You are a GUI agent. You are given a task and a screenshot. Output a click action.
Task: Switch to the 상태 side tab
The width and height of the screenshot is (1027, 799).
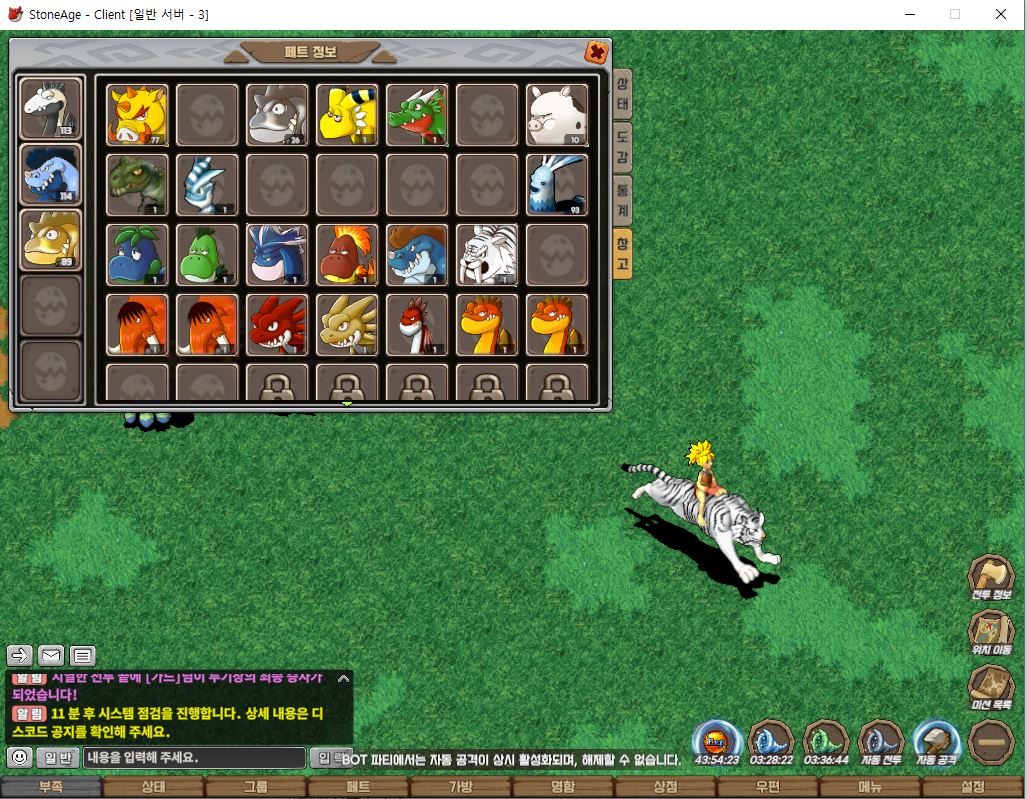coord(622,95)
